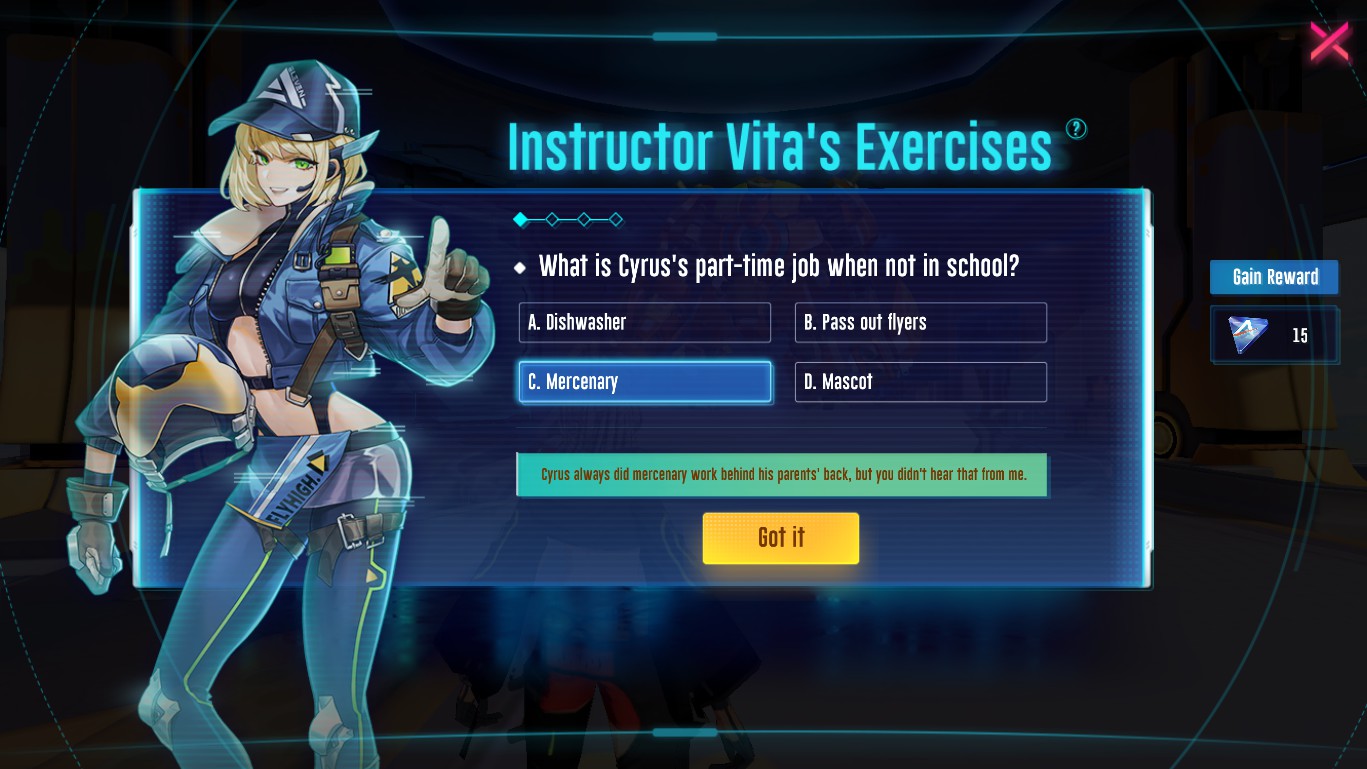1367x769 pixels.
Task: Click the Gain Reward button
Action: pyautogui.click(x=1274, y=277)
